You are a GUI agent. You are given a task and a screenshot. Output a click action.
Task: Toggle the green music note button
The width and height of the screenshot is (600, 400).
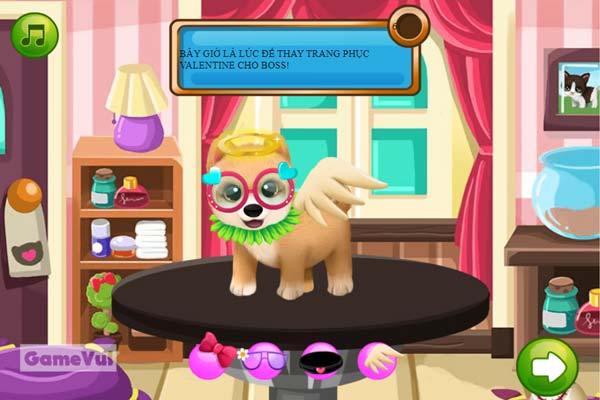[x=35, y=35]
